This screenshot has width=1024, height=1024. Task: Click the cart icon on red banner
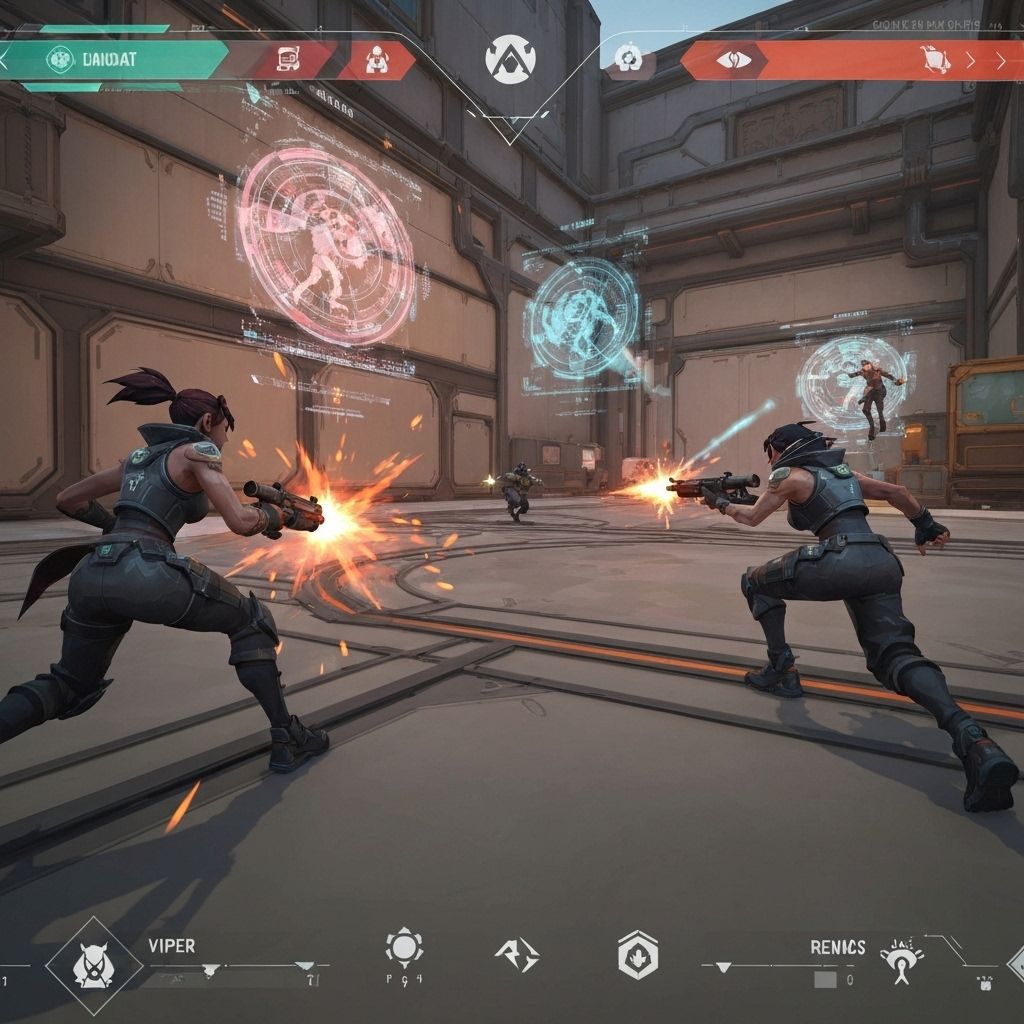[x=934, y=60]
